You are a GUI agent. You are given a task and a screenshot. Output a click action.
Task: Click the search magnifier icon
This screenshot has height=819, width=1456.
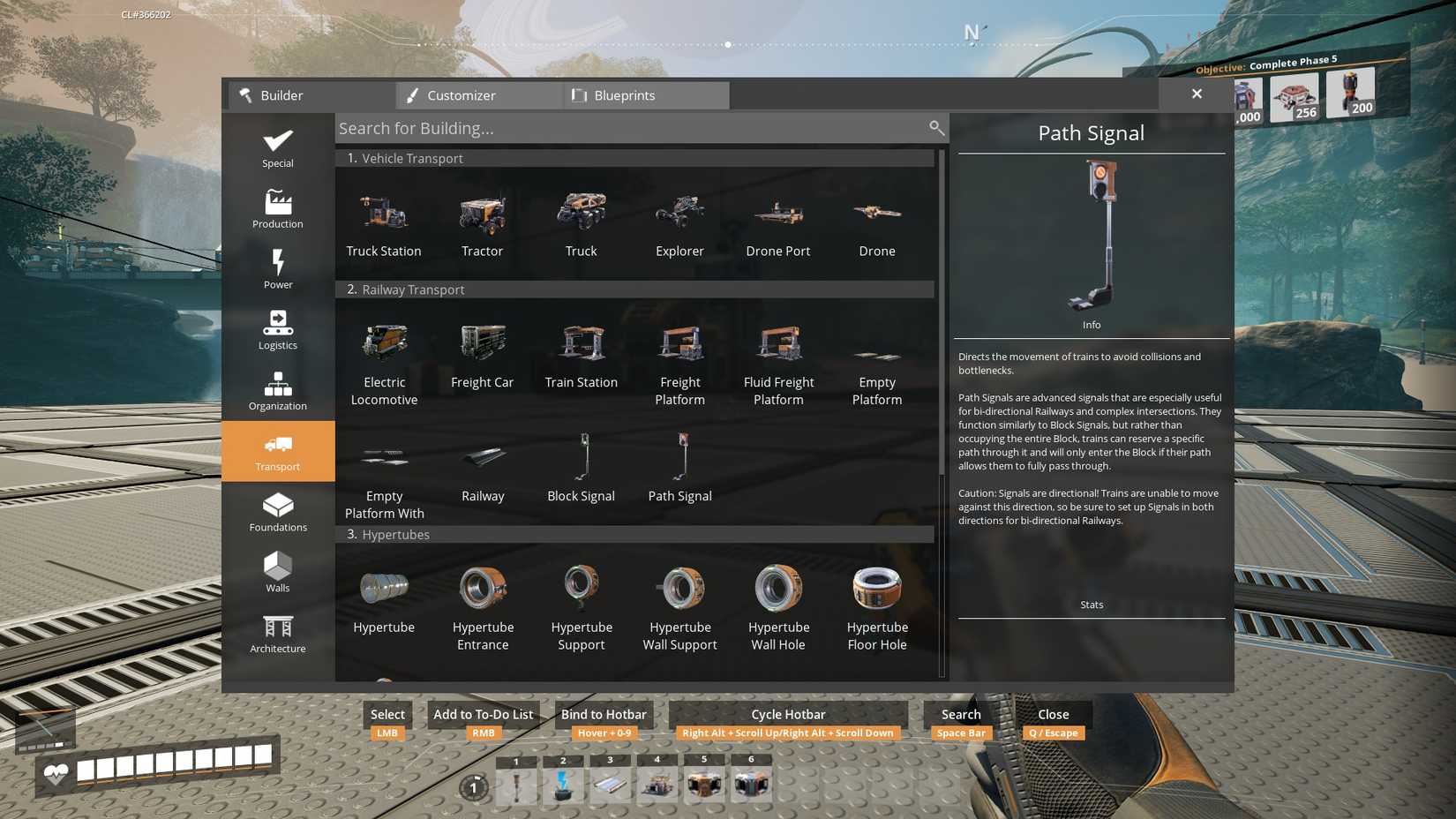pyautogui.click(x=936, y=128)
